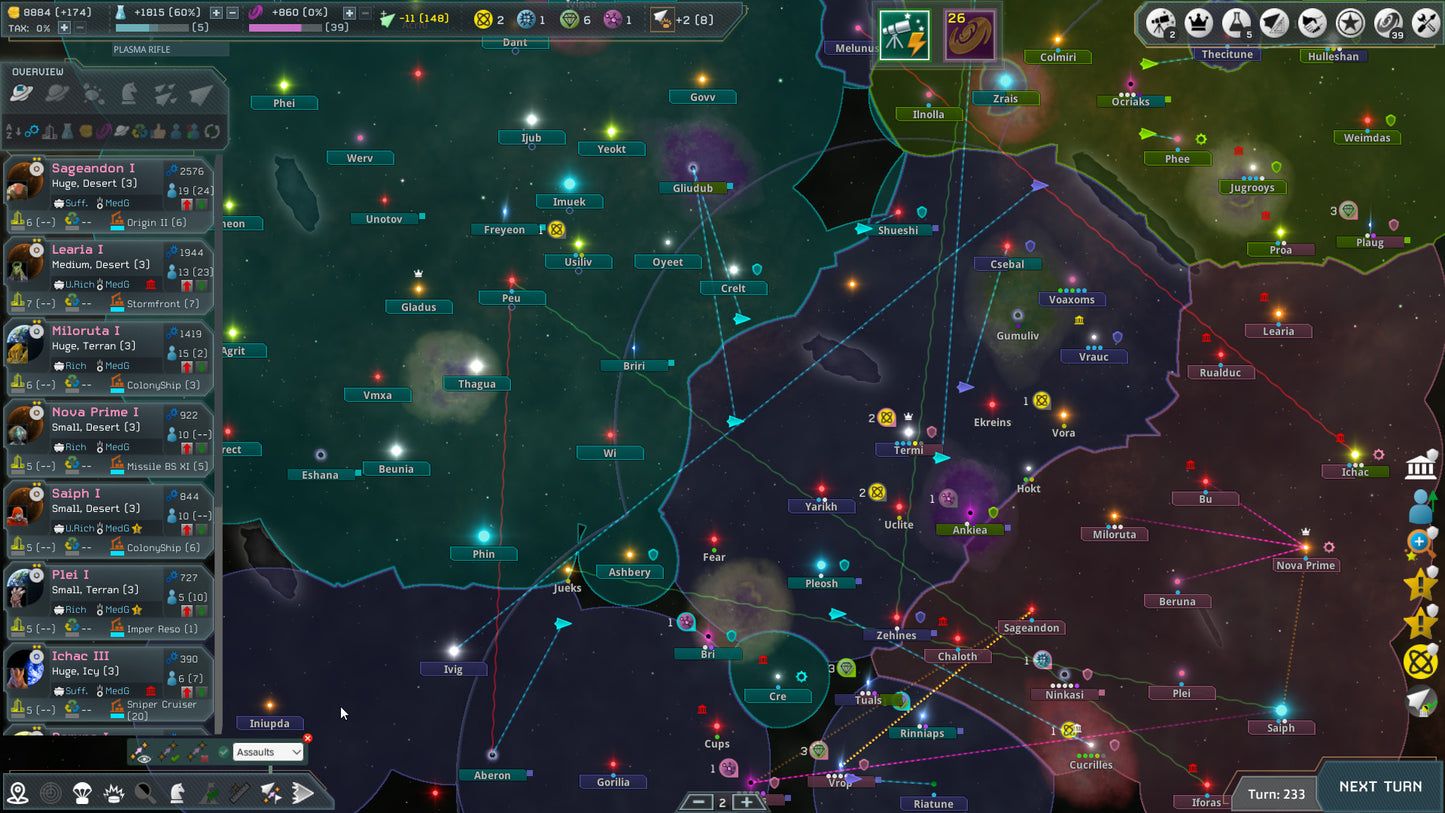The image size is (1445, 813).
Task: Zoom out with the minus button
Action: (x=699, y=802)
